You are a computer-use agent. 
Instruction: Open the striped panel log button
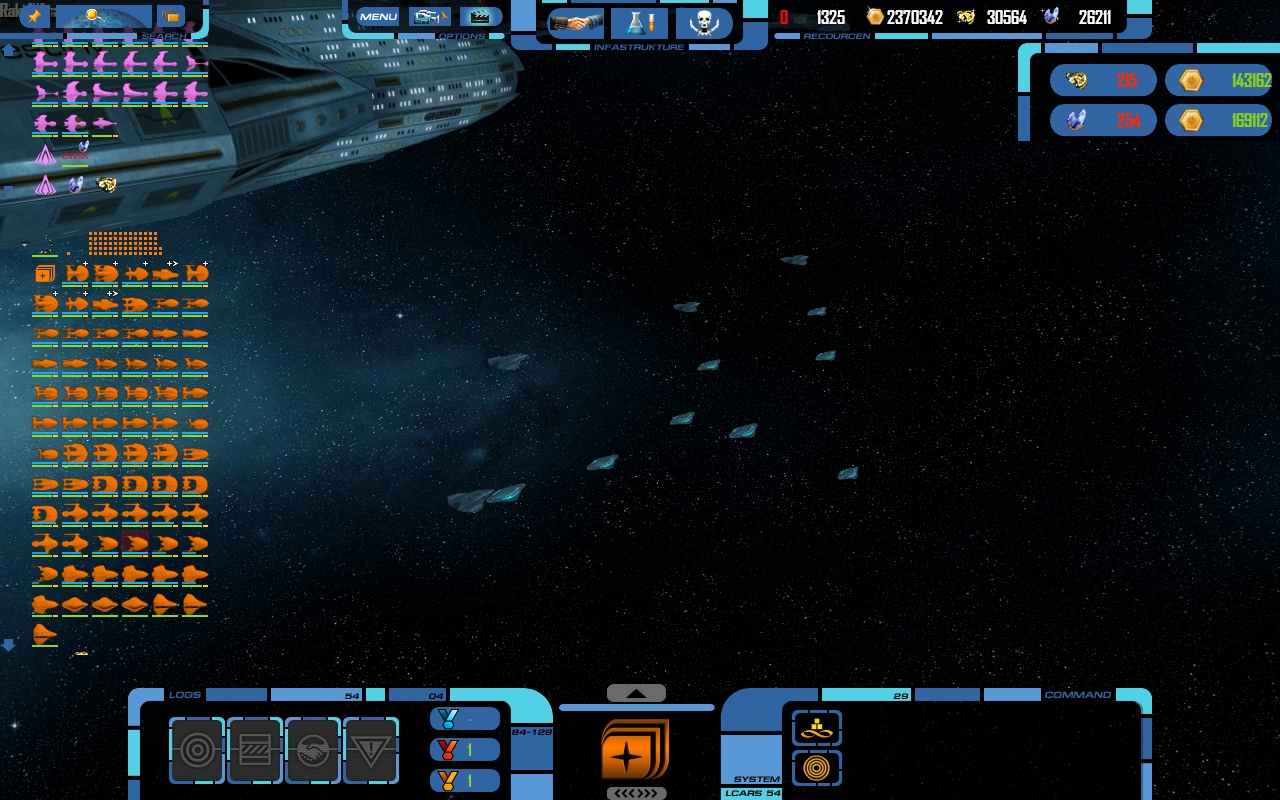[x=255, y=750]
